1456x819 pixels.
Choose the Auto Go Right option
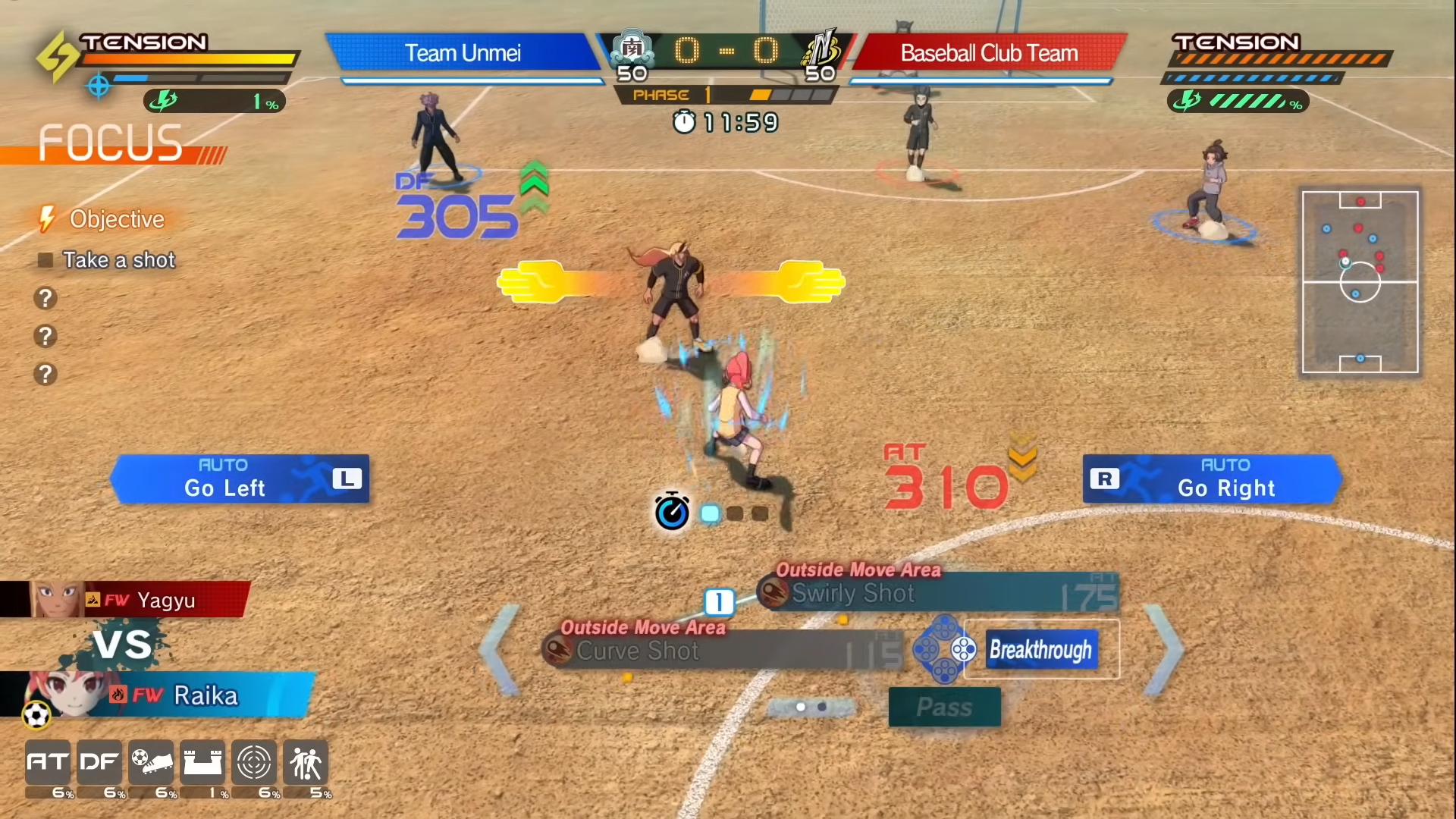coord(1212,479)
